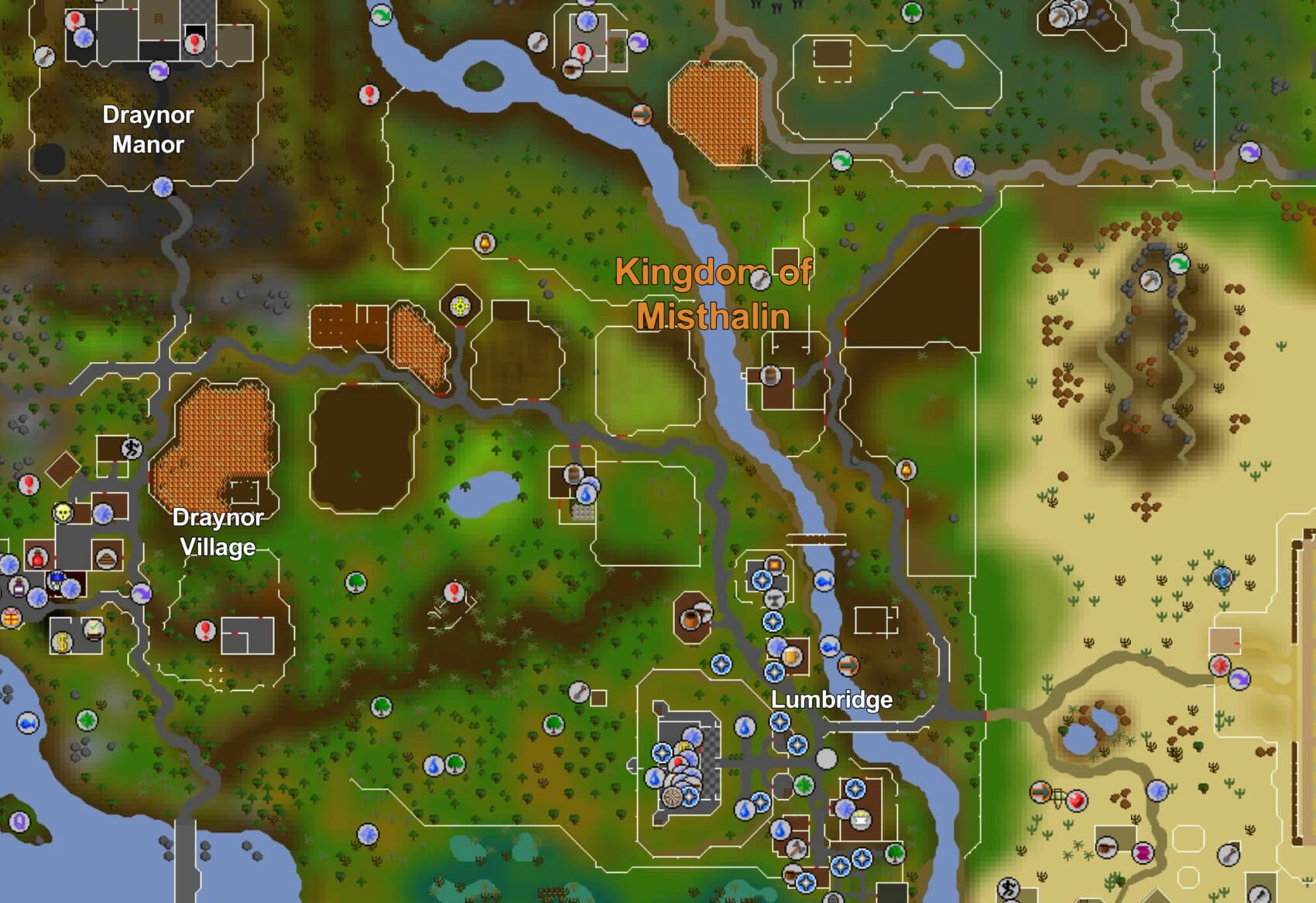This screenshot has width=1316, height=903.
Task: Select the beer mug pub icon in Lumbridge
Action: (791, 657)
